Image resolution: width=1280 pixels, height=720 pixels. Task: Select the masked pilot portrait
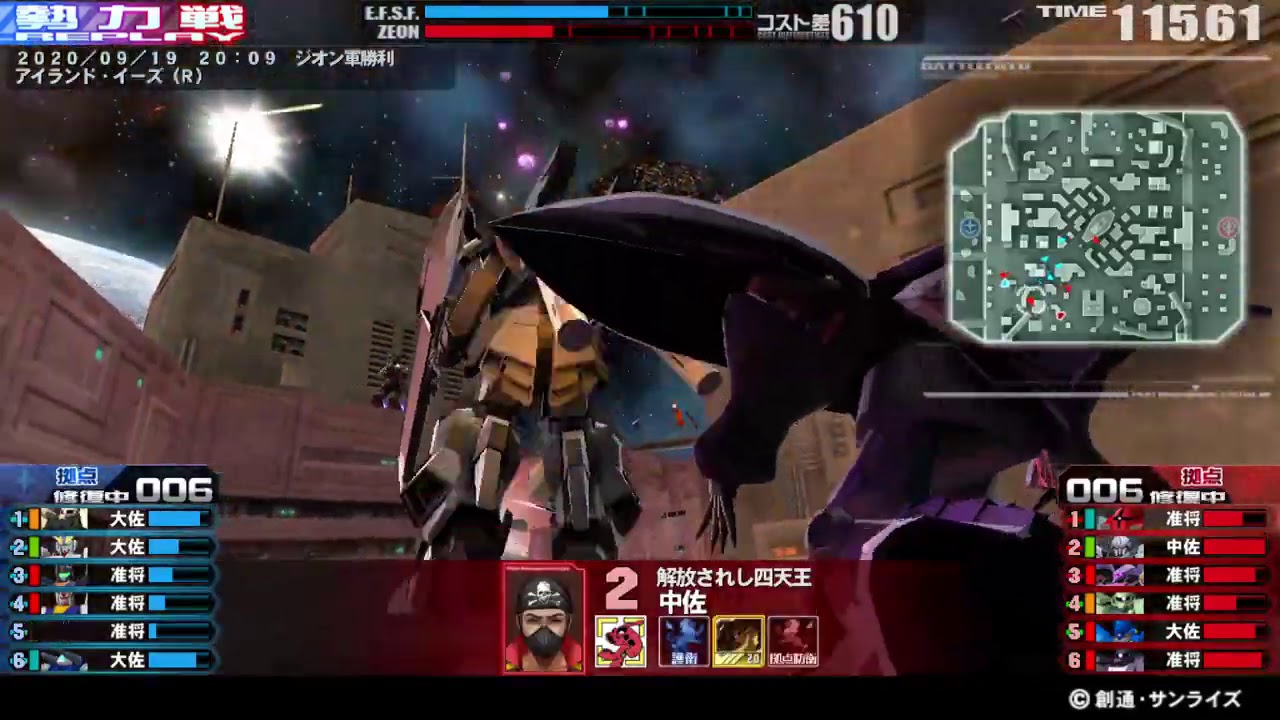click(x=543, y=621)
